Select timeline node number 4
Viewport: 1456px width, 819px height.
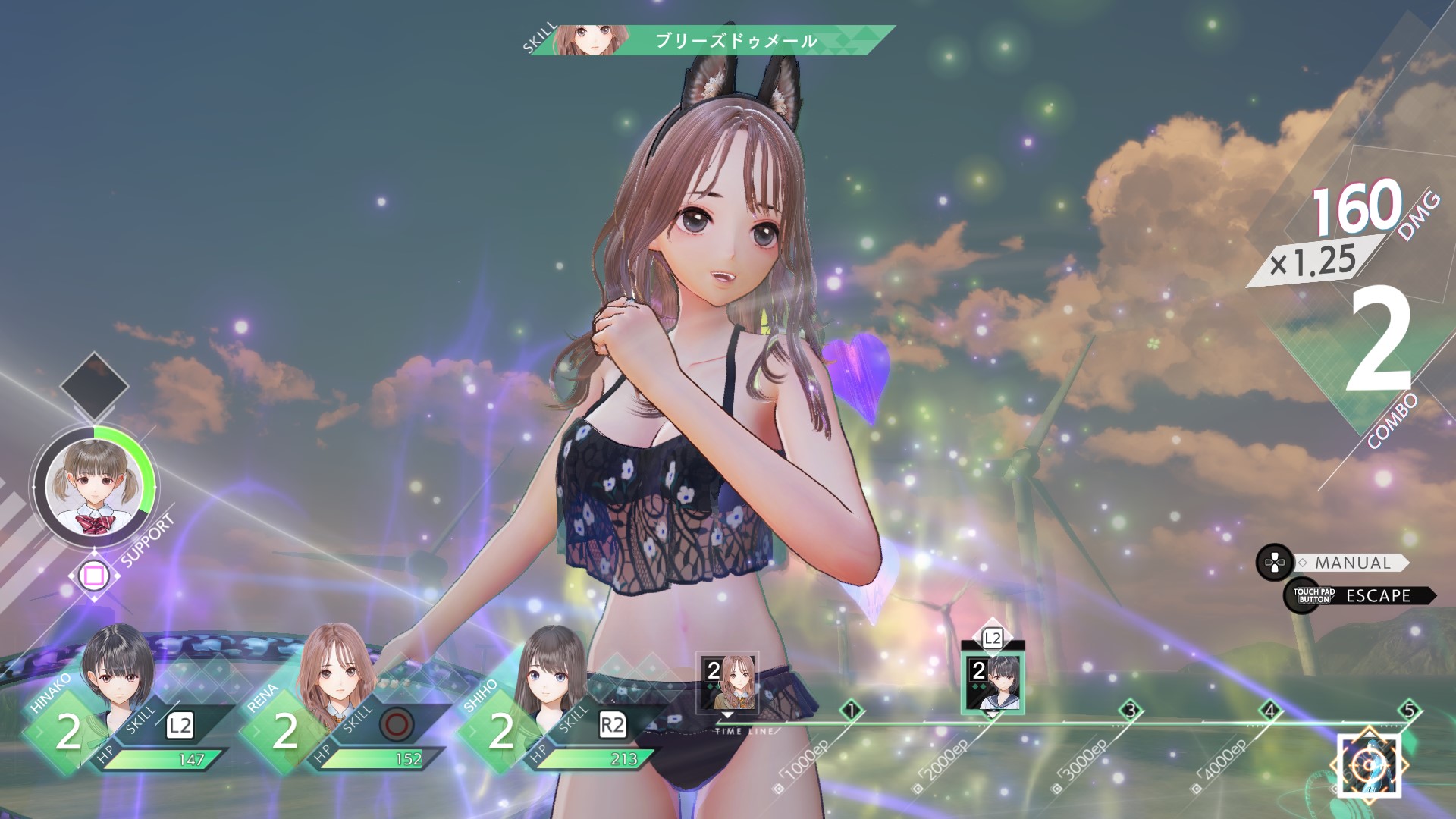[x=1270, y=711]
